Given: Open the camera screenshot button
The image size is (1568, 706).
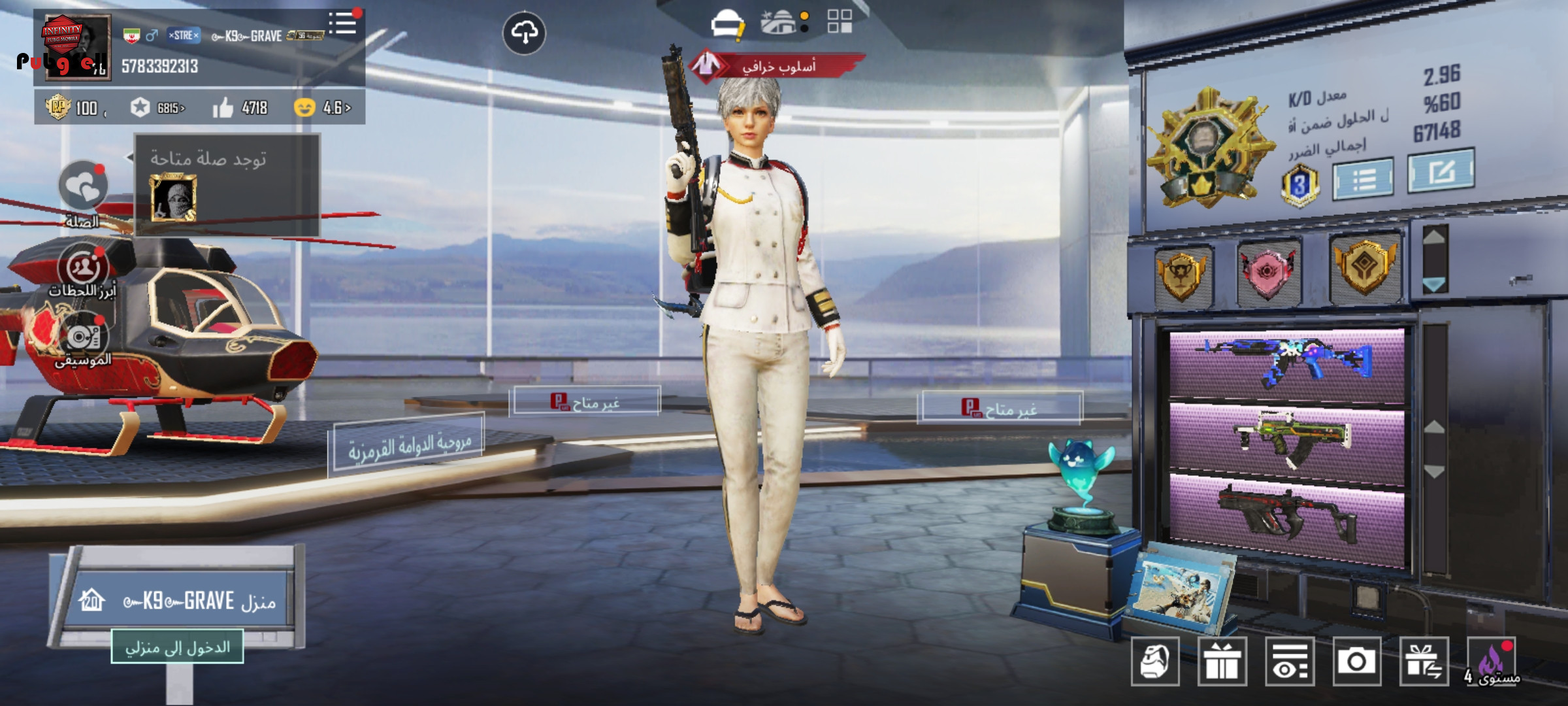Looking at the screenshot, I should pyautogui.click(x=1356, y=661).
